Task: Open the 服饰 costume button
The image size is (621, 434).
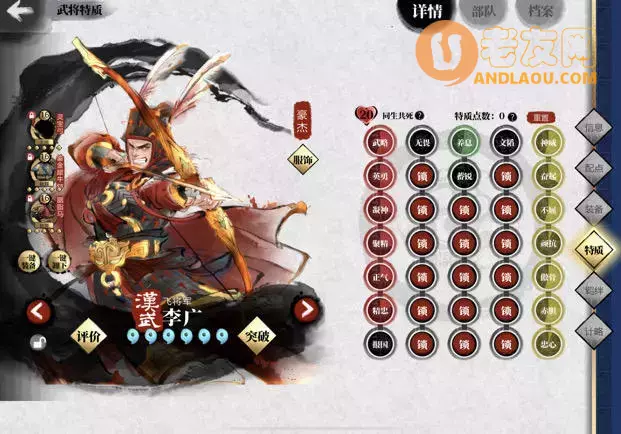Action: pos(302,160)
